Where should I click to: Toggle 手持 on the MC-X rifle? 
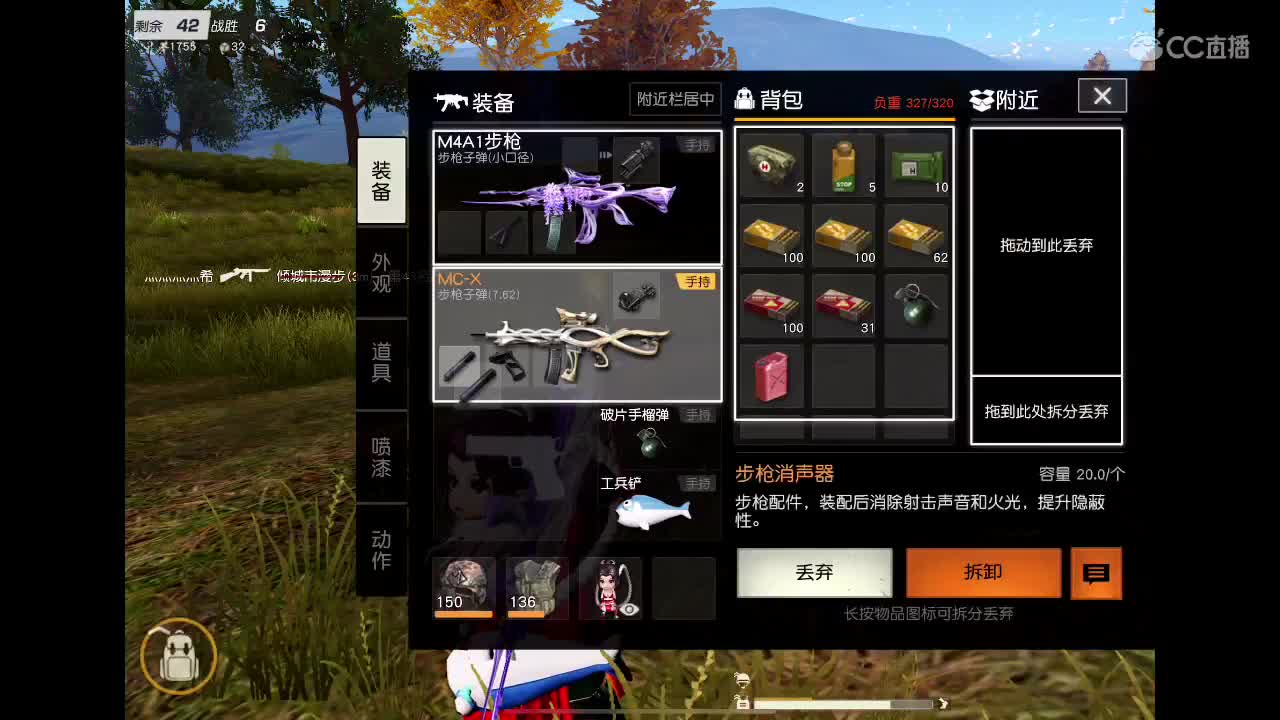click(x=696, y=283)
